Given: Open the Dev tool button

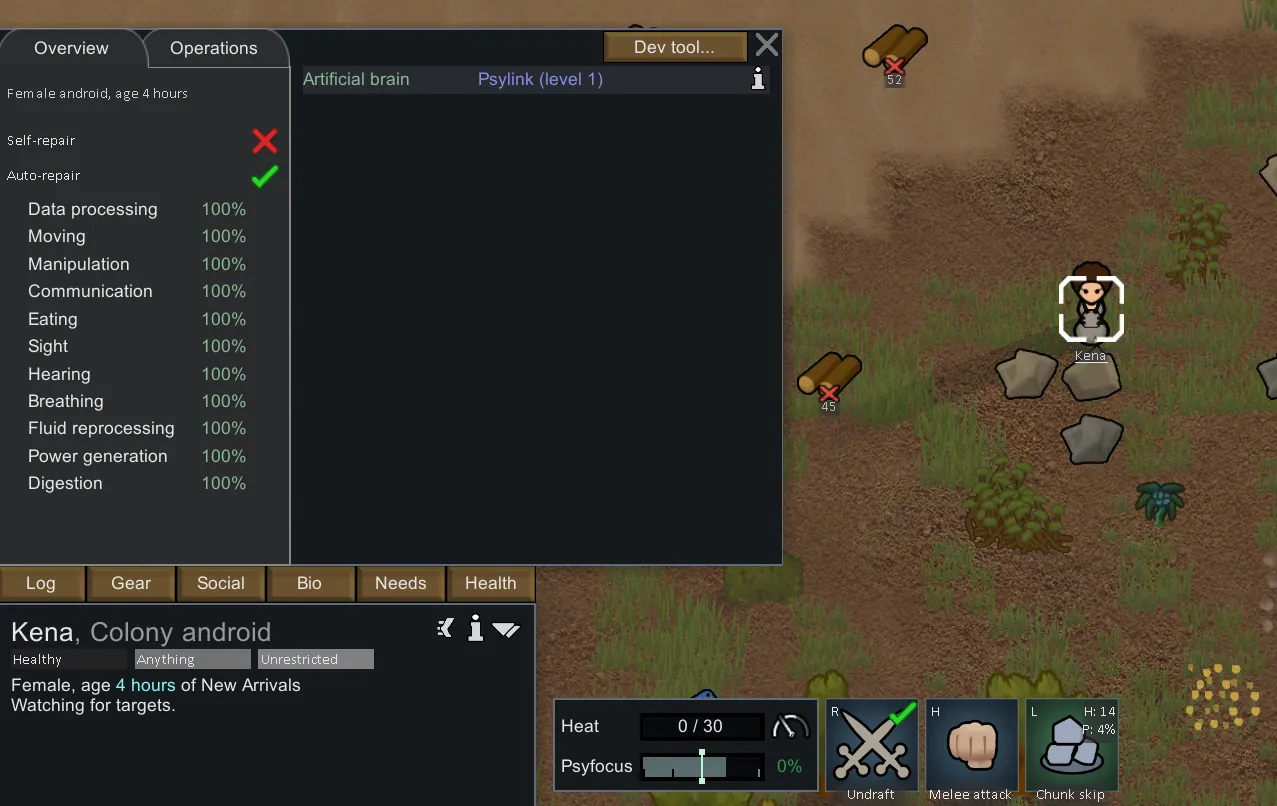Looking at the screenshot, I should click(675, 47).
